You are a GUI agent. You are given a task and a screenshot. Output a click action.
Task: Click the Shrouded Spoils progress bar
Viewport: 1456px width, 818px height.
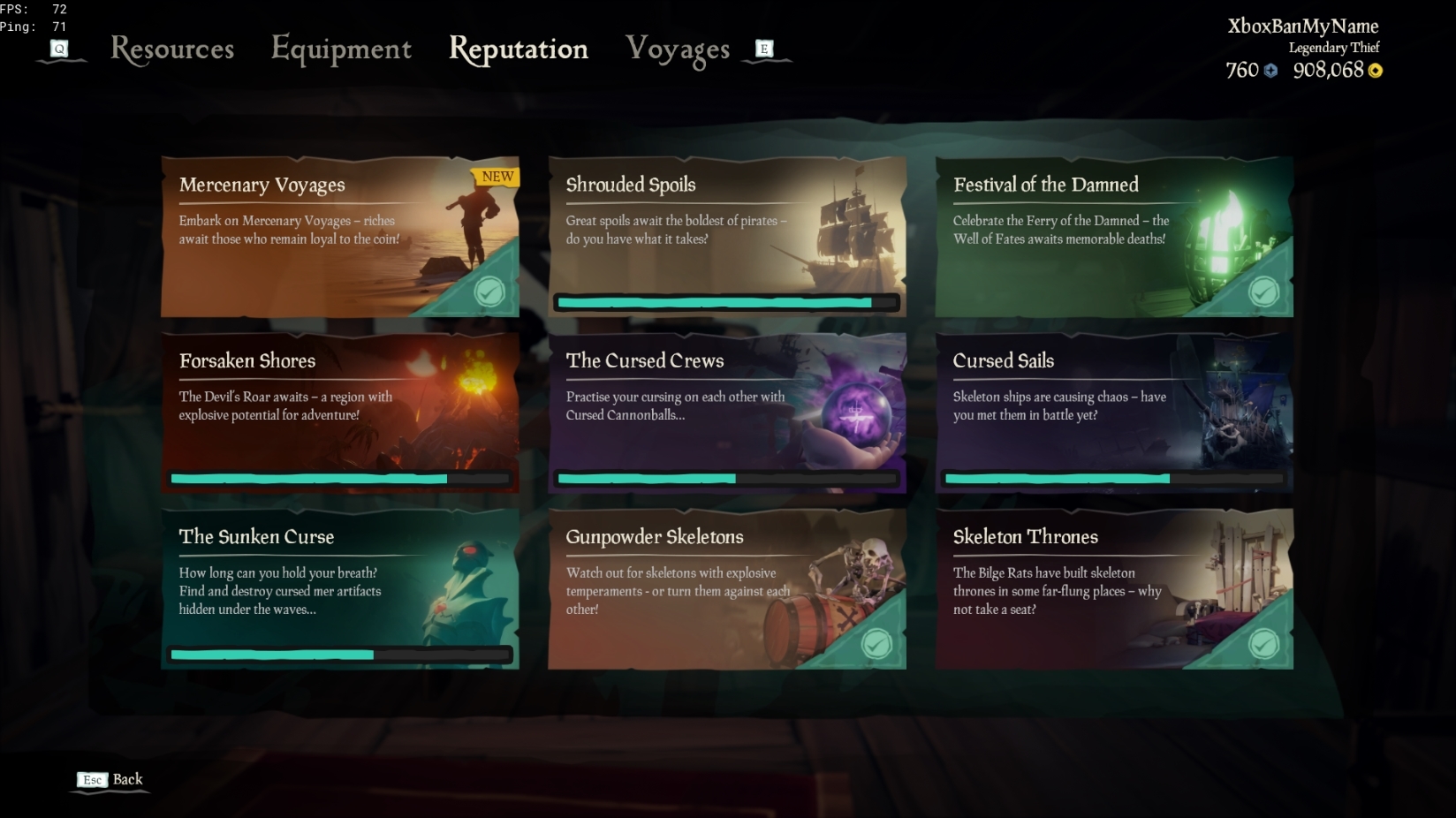[726, 302]
